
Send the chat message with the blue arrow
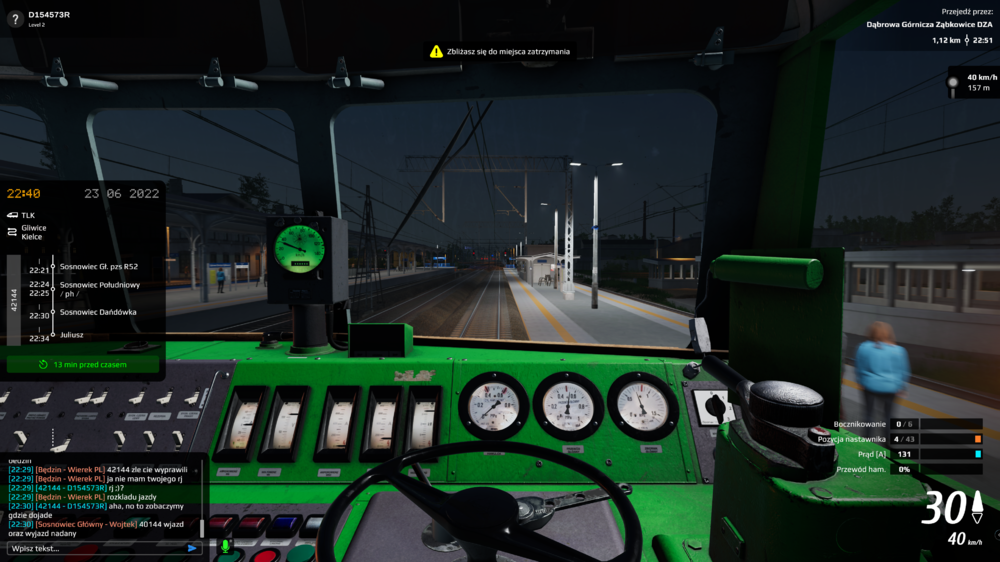pyautogui.click(x=192, y=548)
